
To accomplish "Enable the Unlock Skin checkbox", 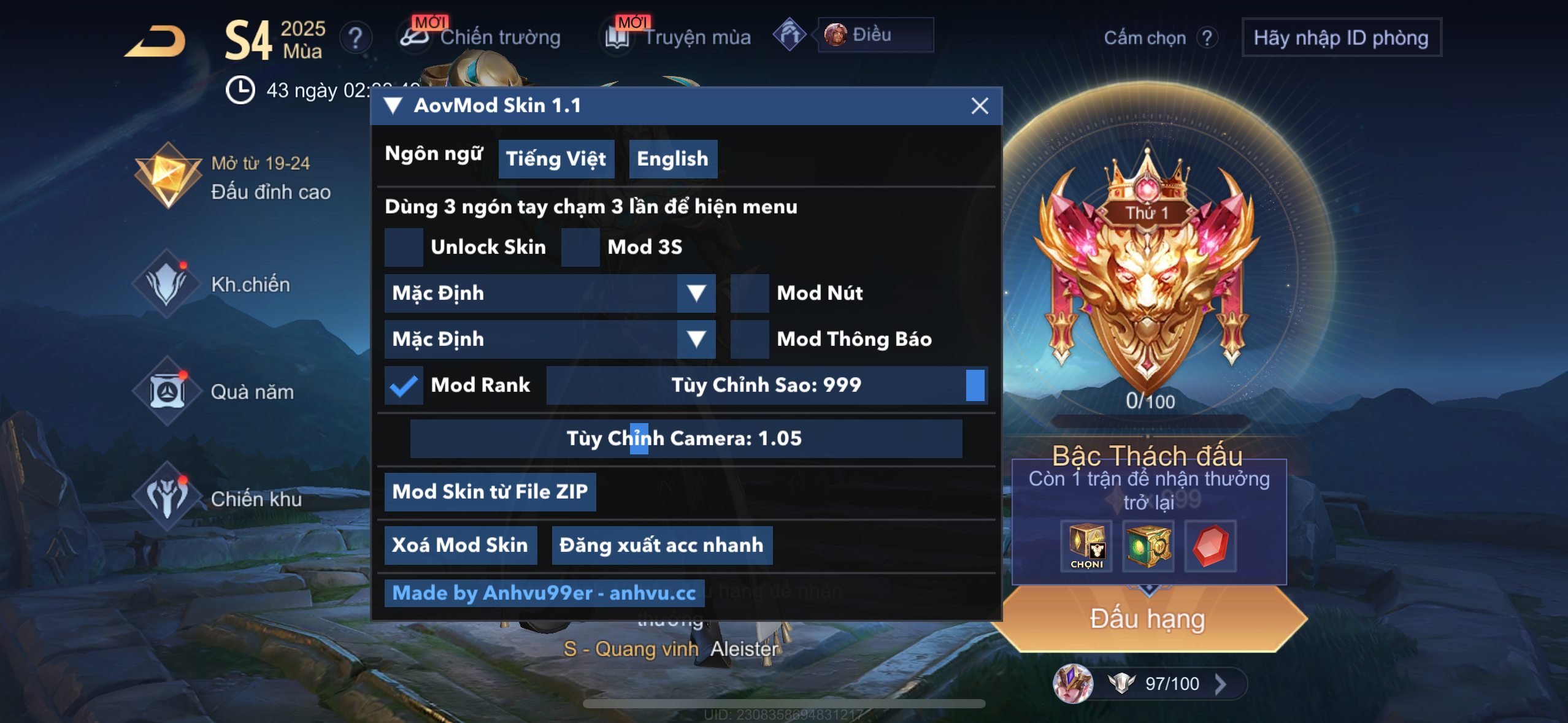I will [x=404, y=247].
